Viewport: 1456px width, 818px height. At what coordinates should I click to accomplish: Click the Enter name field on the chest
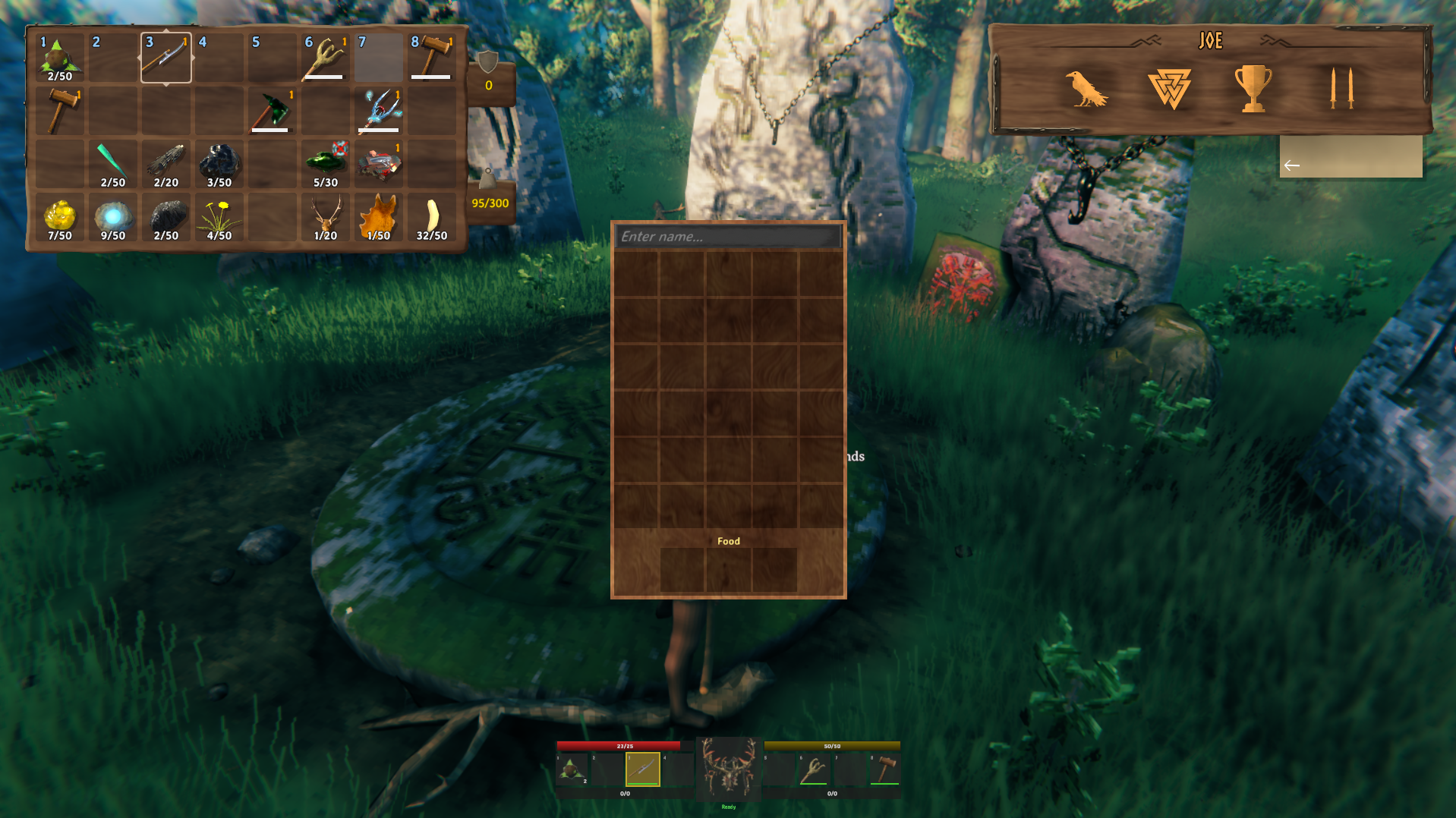click(727, 236)
